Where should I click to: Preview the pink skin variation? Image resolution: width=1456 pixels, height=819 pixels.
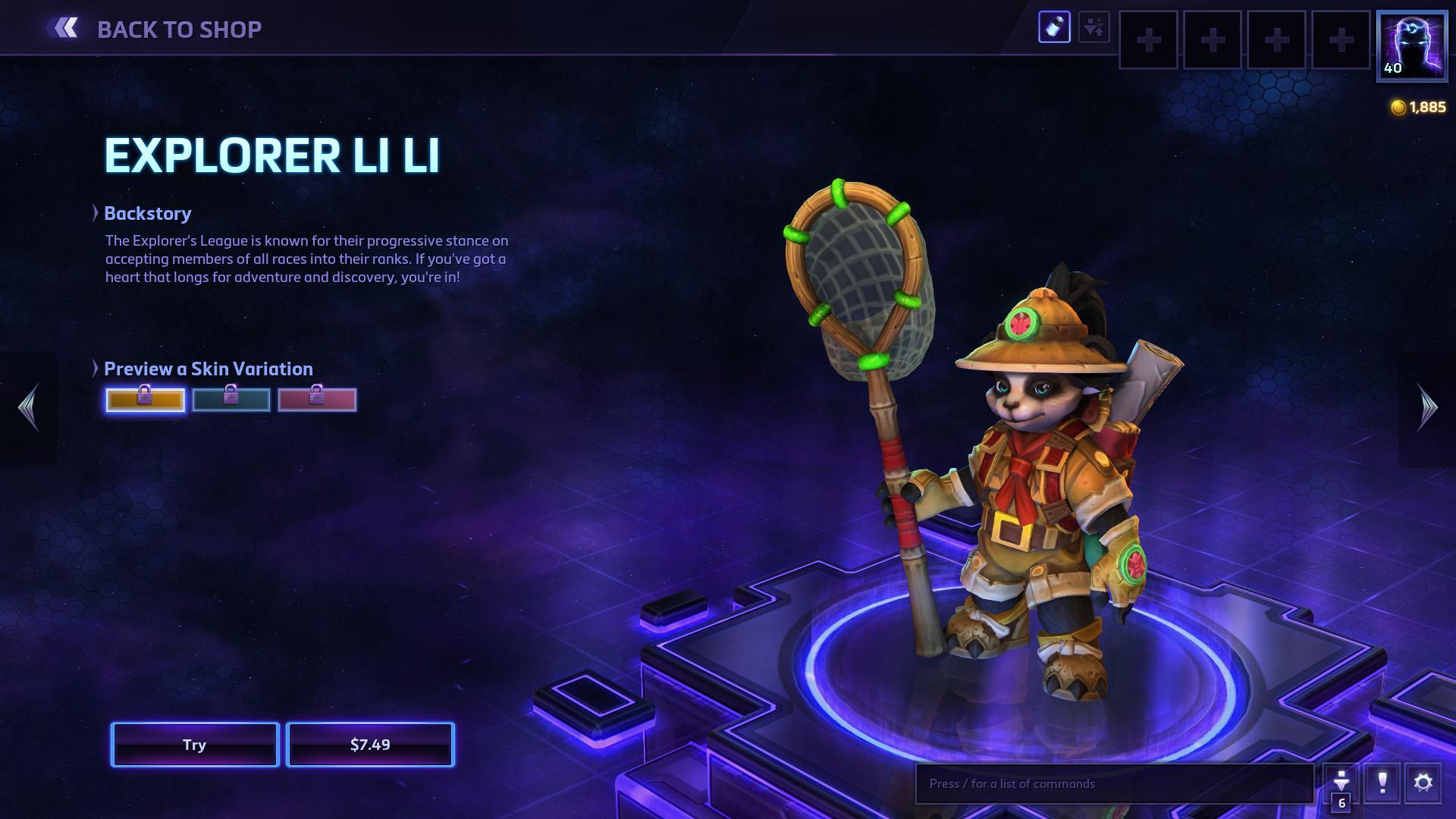coord(317,400)
